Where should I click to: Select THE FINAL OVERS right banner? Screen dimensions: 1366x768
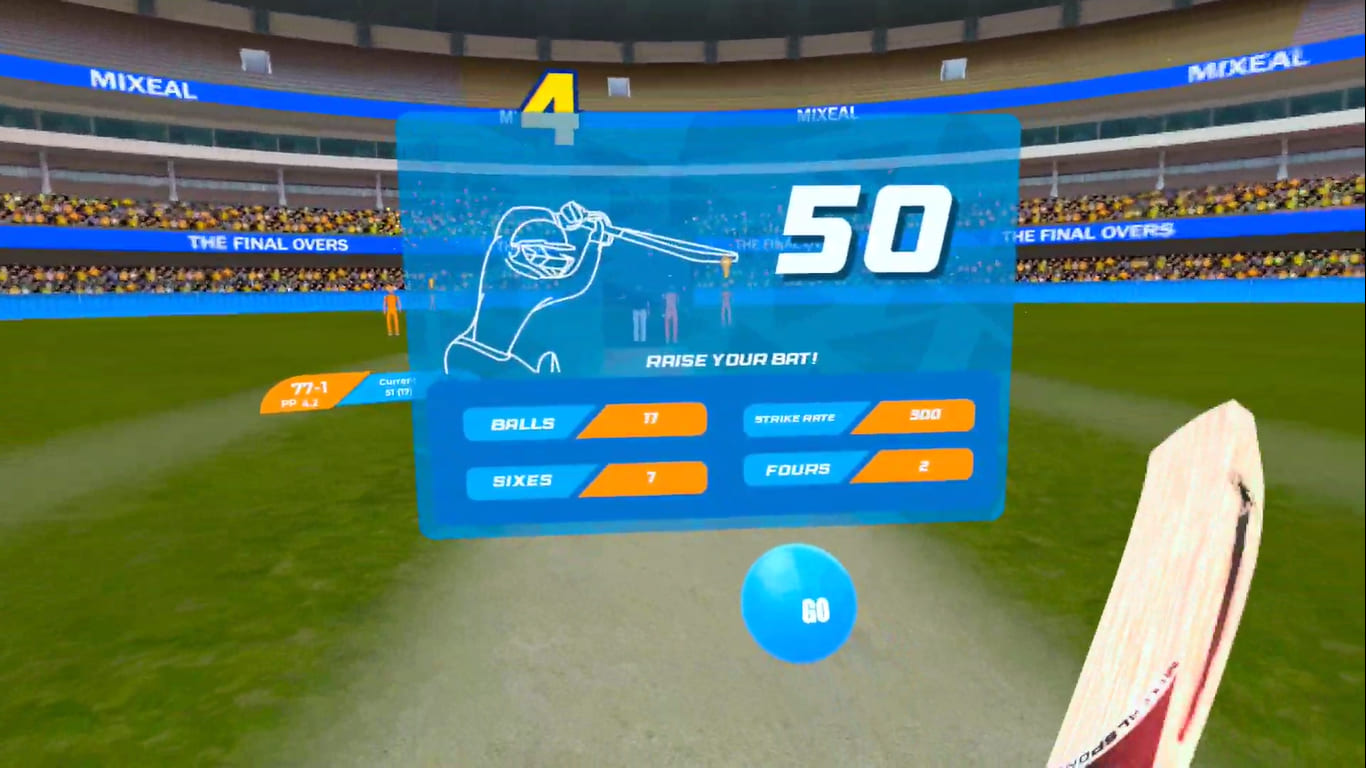coord(1086,234)
